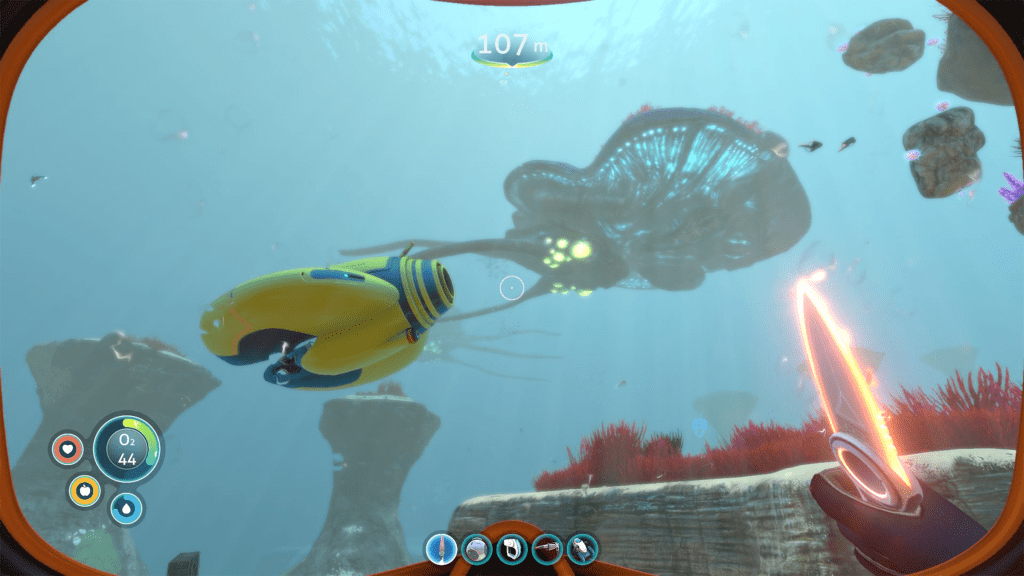This screenshot has height=576, width=1024.
Task: Choose the red-tipped cutting tool slot
Action: [547, 548]
